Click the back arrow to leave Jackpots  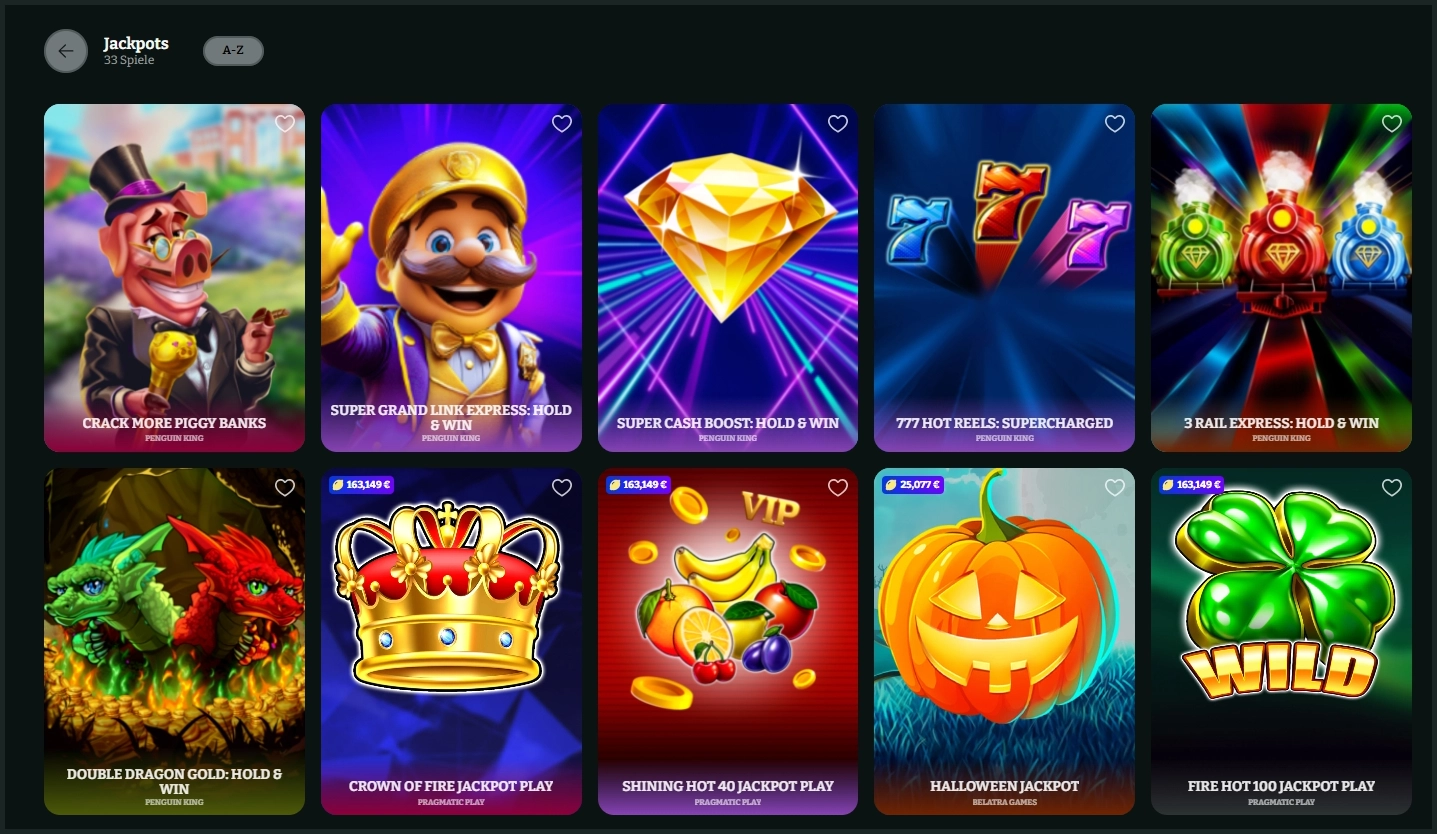[x=66, y=50]
